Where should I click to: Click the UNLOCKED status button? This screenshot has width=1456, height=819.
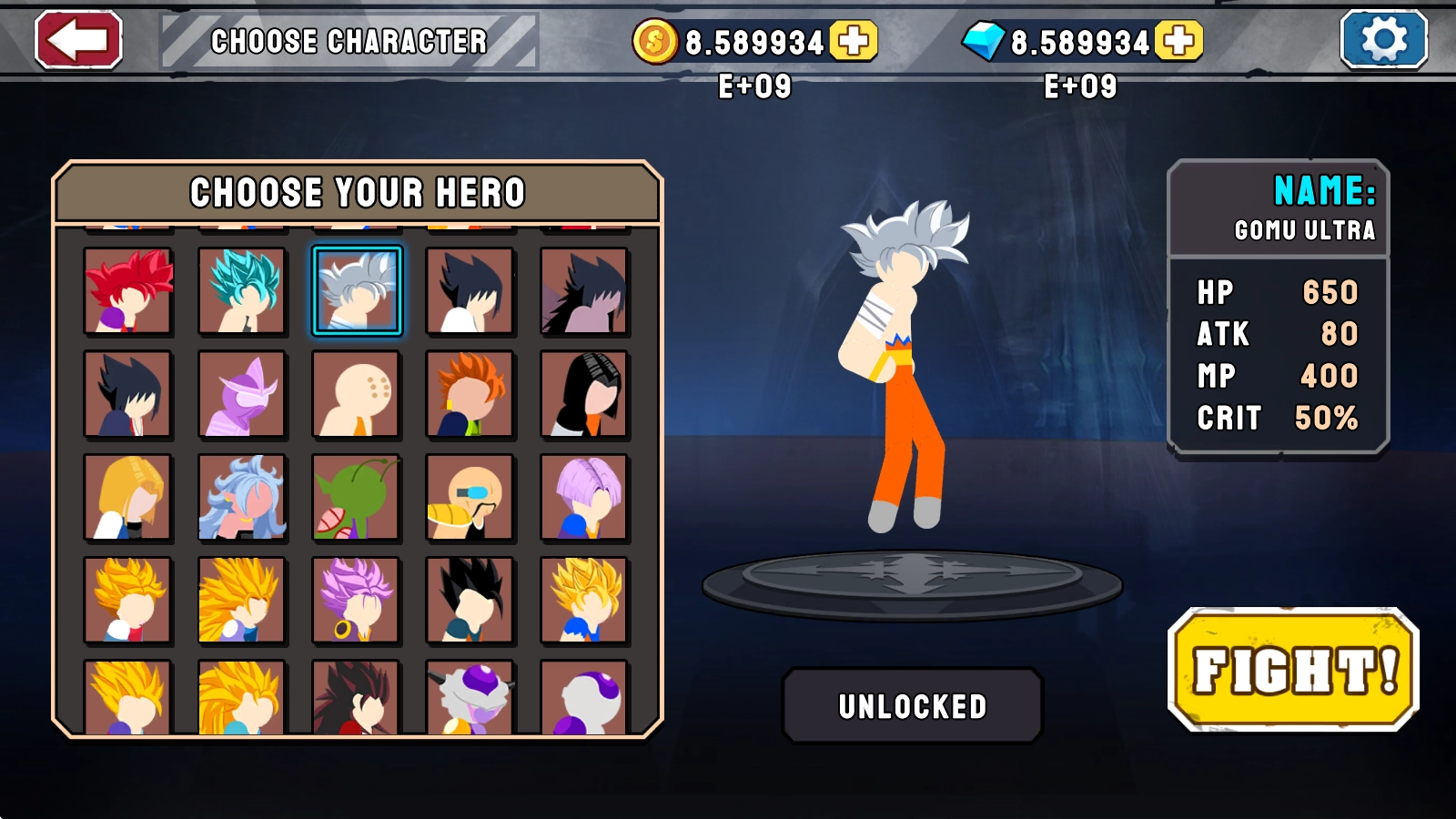(913, 706)
